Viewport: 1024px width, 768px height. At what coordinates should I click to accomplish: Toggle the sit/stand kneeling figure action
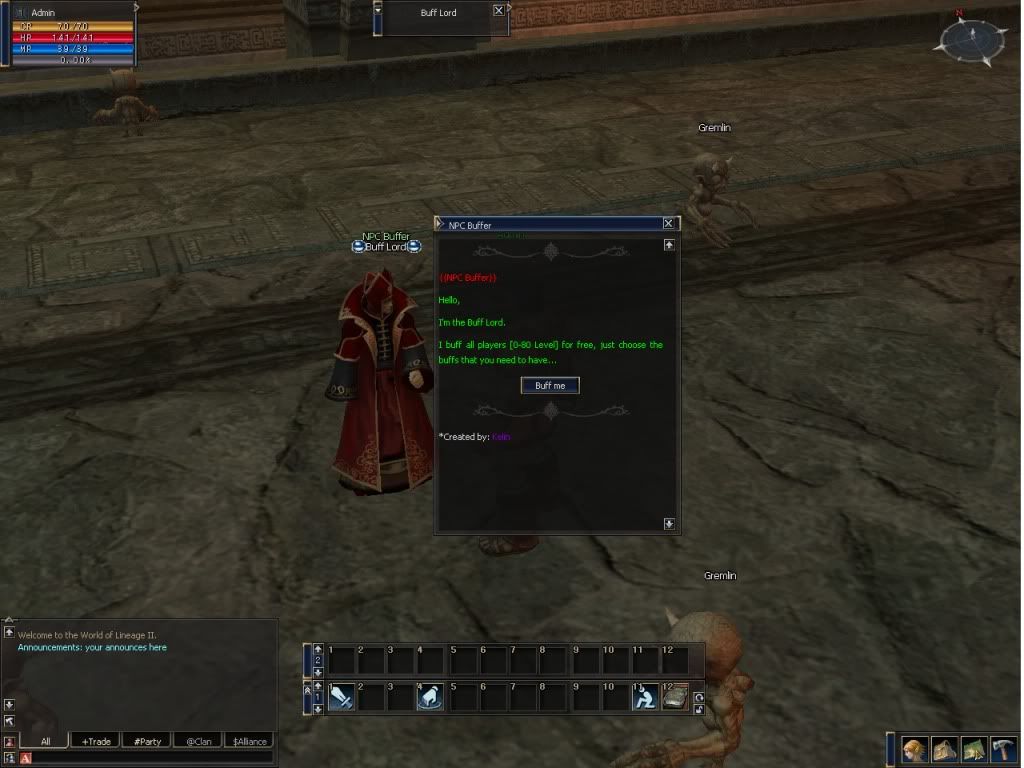(645, 696)
